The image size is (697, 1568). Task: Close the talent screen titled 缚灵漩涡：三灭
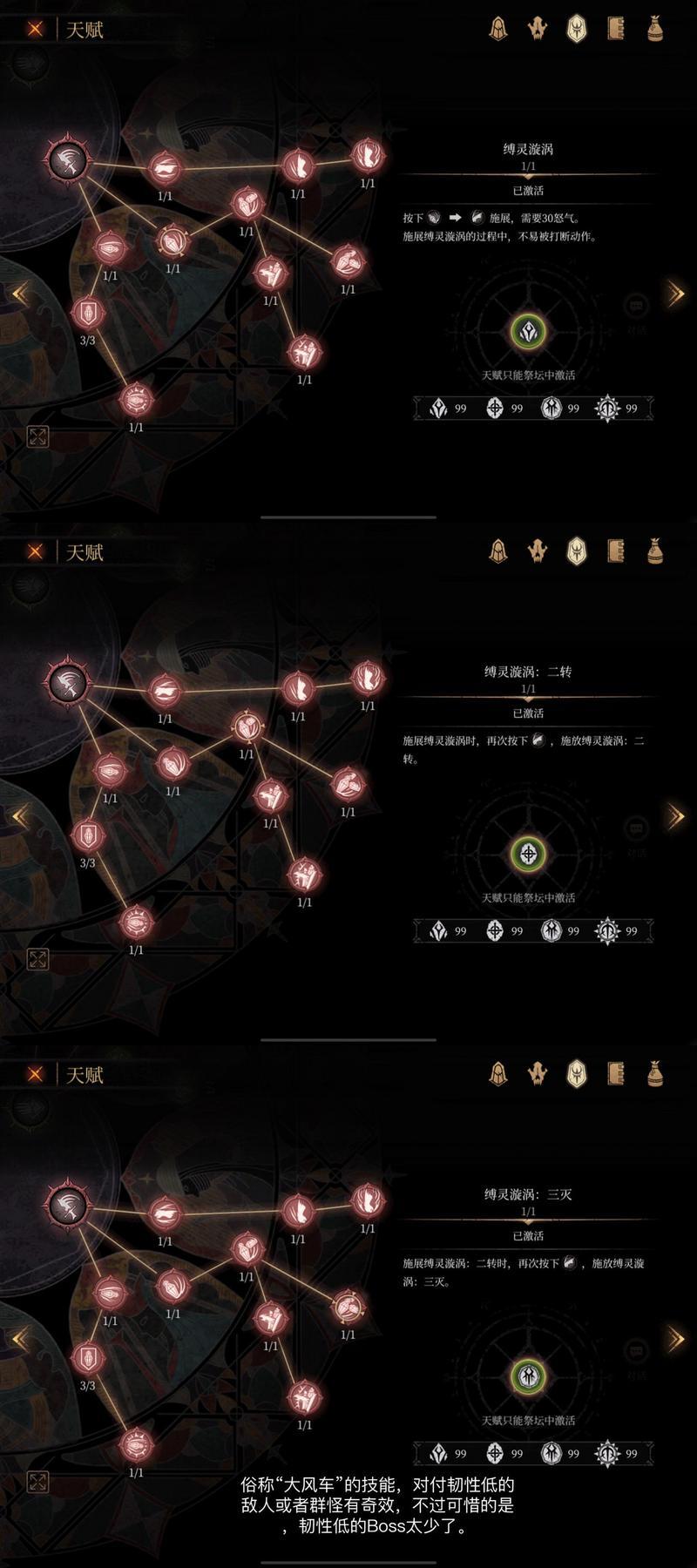35,1074
